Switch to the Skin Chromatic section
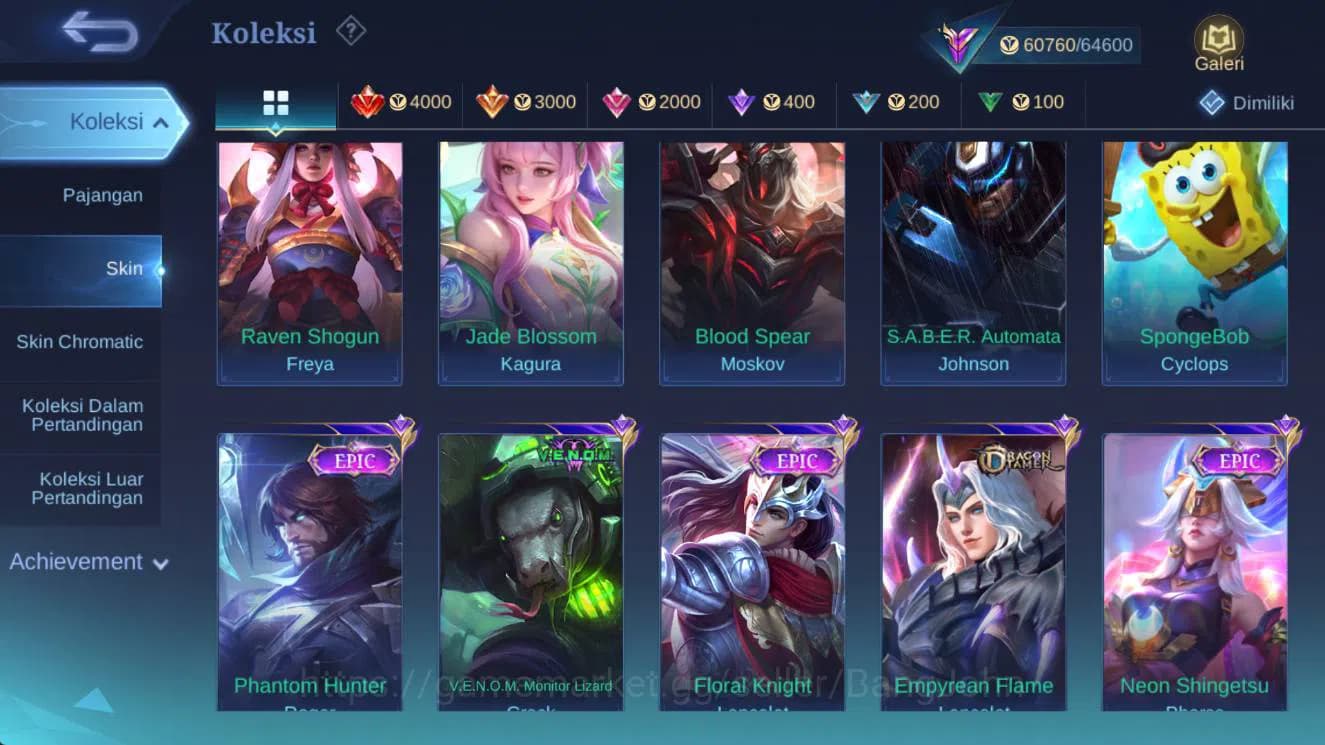This screenshot has height=745, width=1325. [x=82, y=341]
